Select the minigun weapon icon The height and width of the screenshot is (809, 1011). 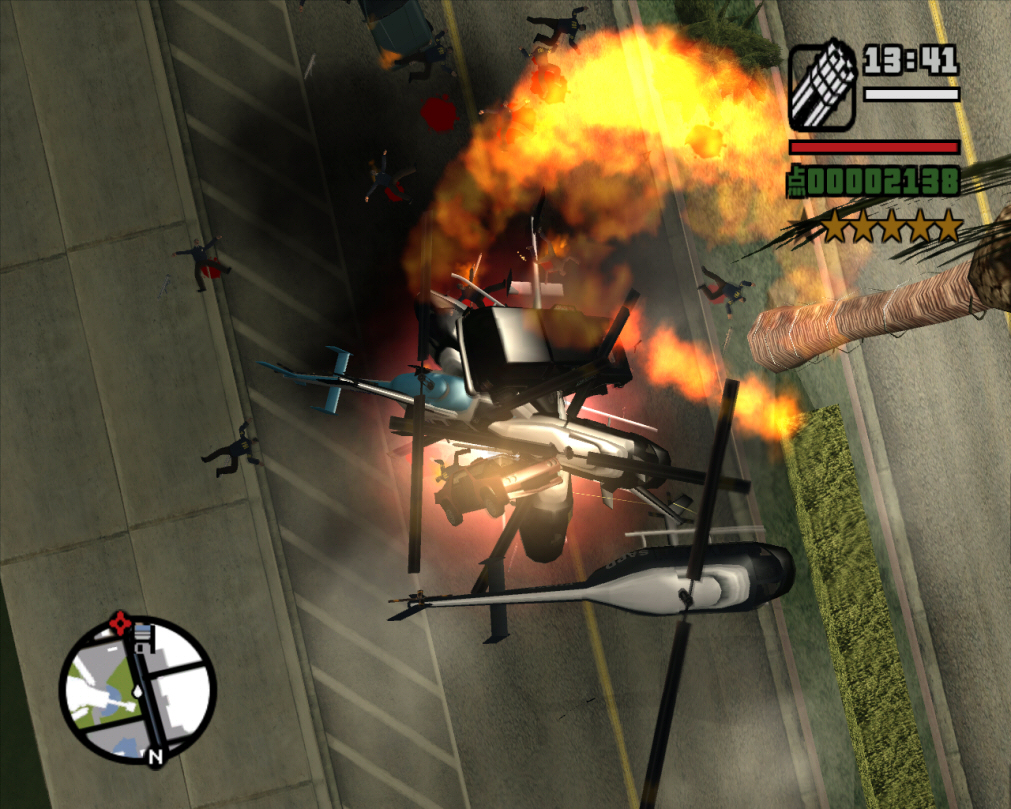[822, 88]
